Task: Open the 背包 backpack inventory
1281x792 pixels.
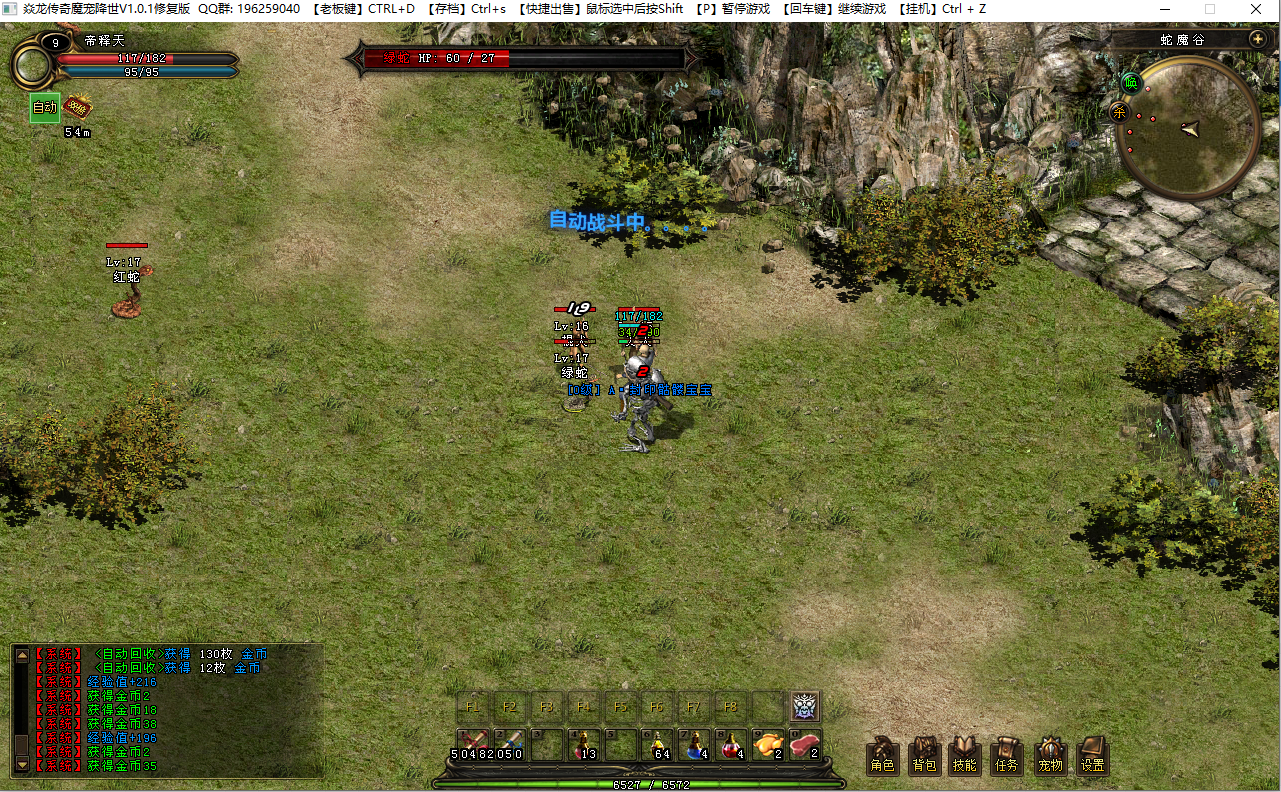Action: (x=924, y=755)
